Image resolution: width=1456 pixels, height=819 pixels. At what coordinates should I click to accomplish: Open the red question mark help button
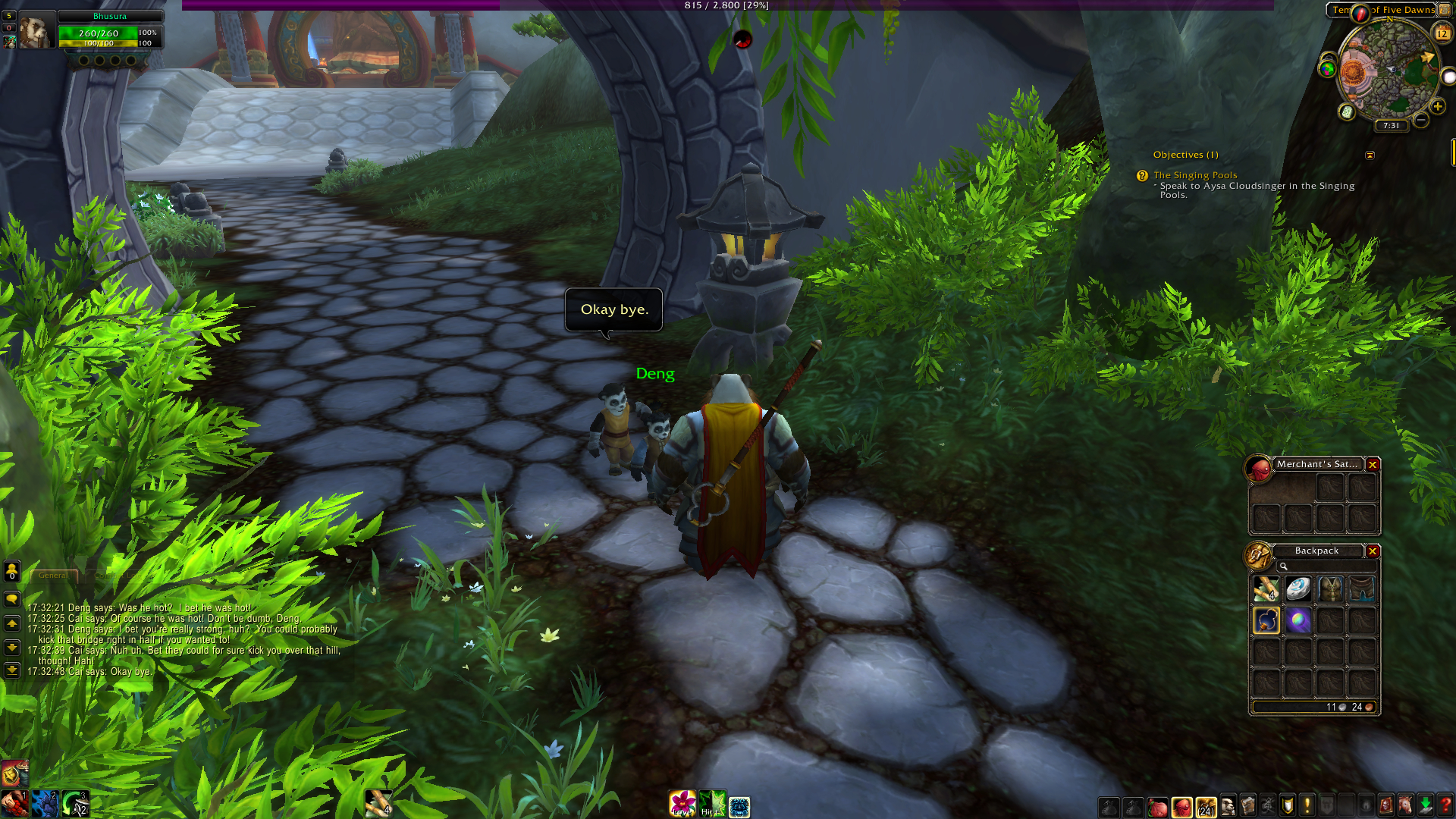click(1445, 805)
